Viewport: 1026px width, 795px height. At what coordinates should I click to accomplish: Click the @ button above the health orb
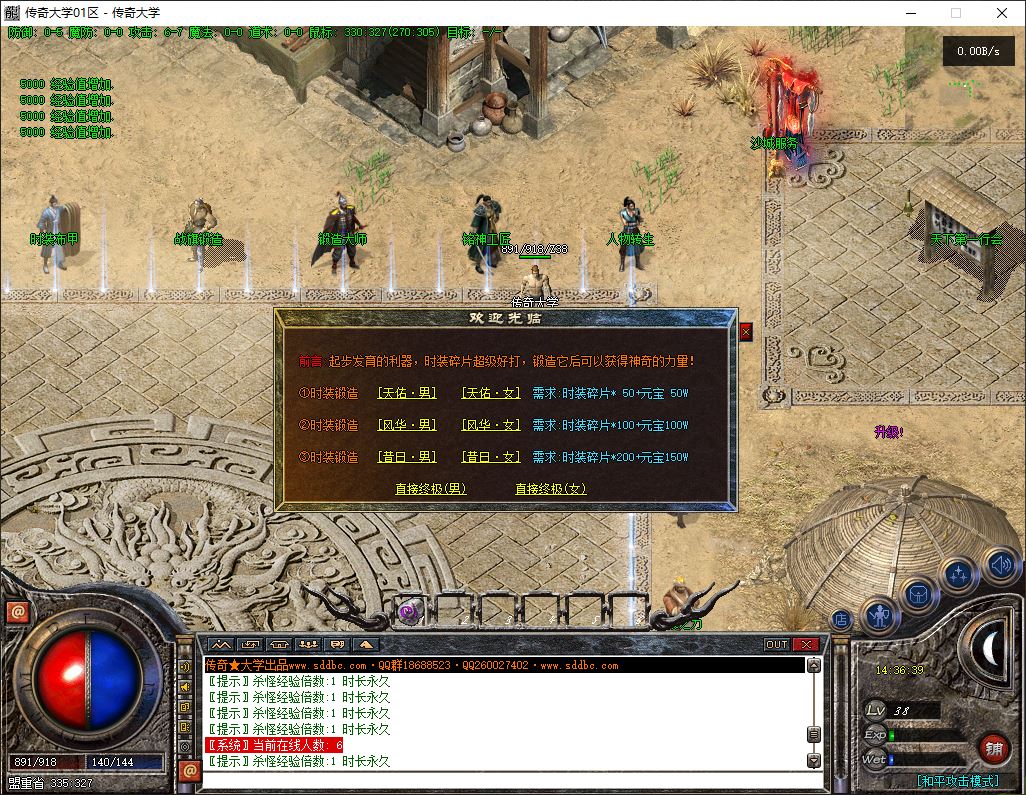pos(17,612)
